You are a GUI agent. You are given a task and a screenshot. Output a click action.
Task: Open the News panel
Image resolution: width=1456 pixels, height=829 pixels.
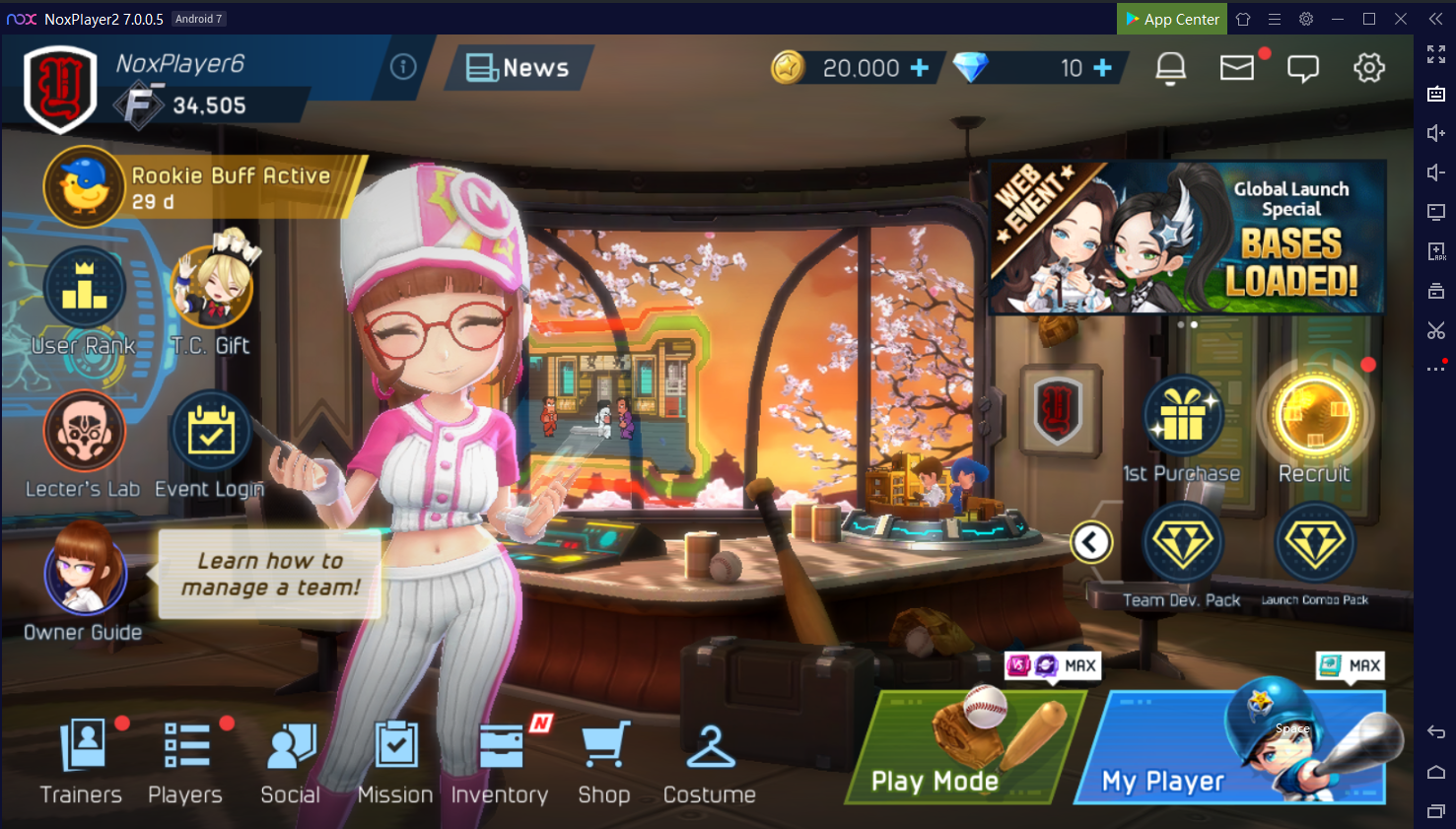(x=519, y=68)
